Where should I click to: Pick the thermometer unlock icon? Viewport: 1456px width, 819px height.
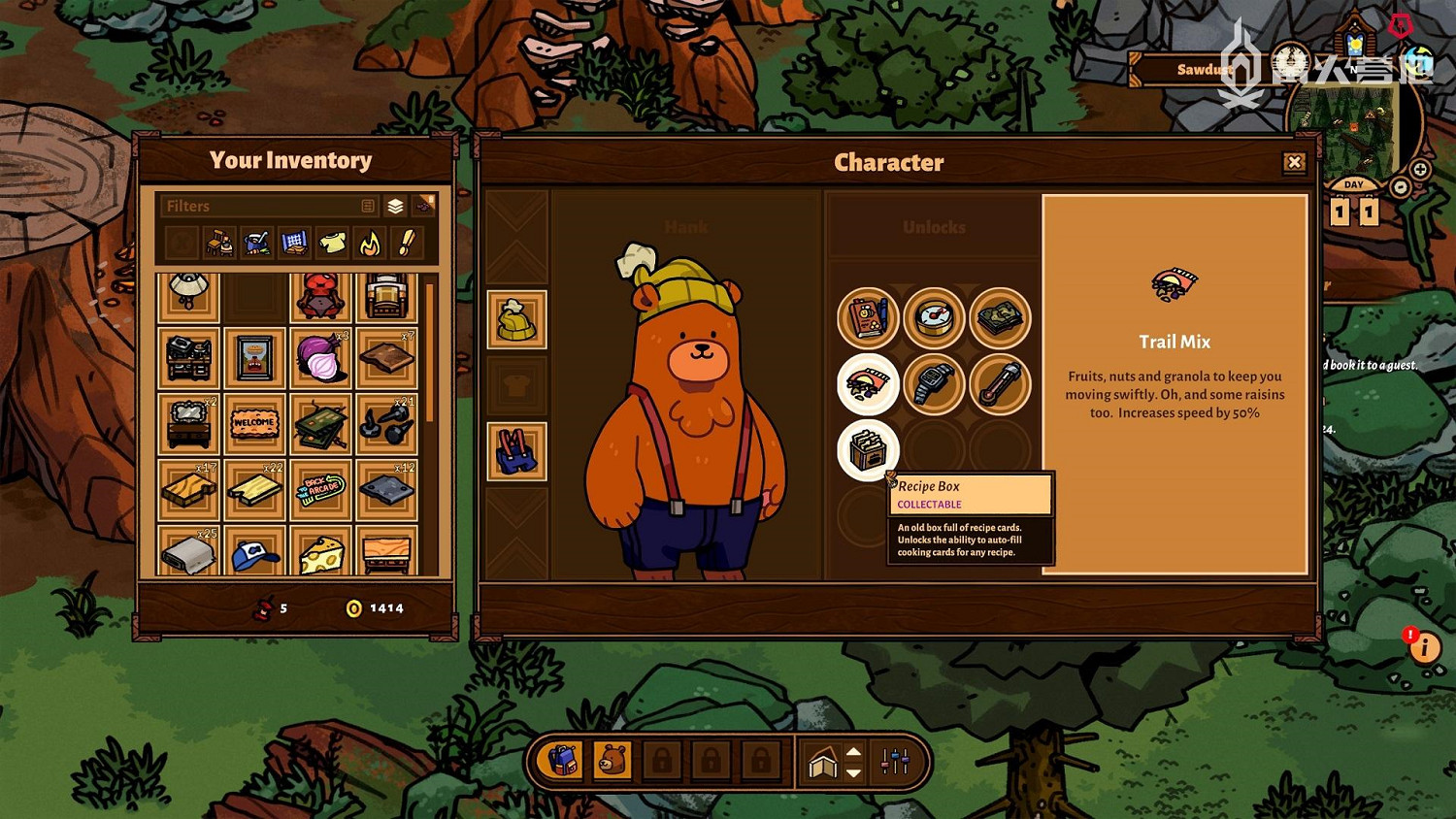point(1000,384)
